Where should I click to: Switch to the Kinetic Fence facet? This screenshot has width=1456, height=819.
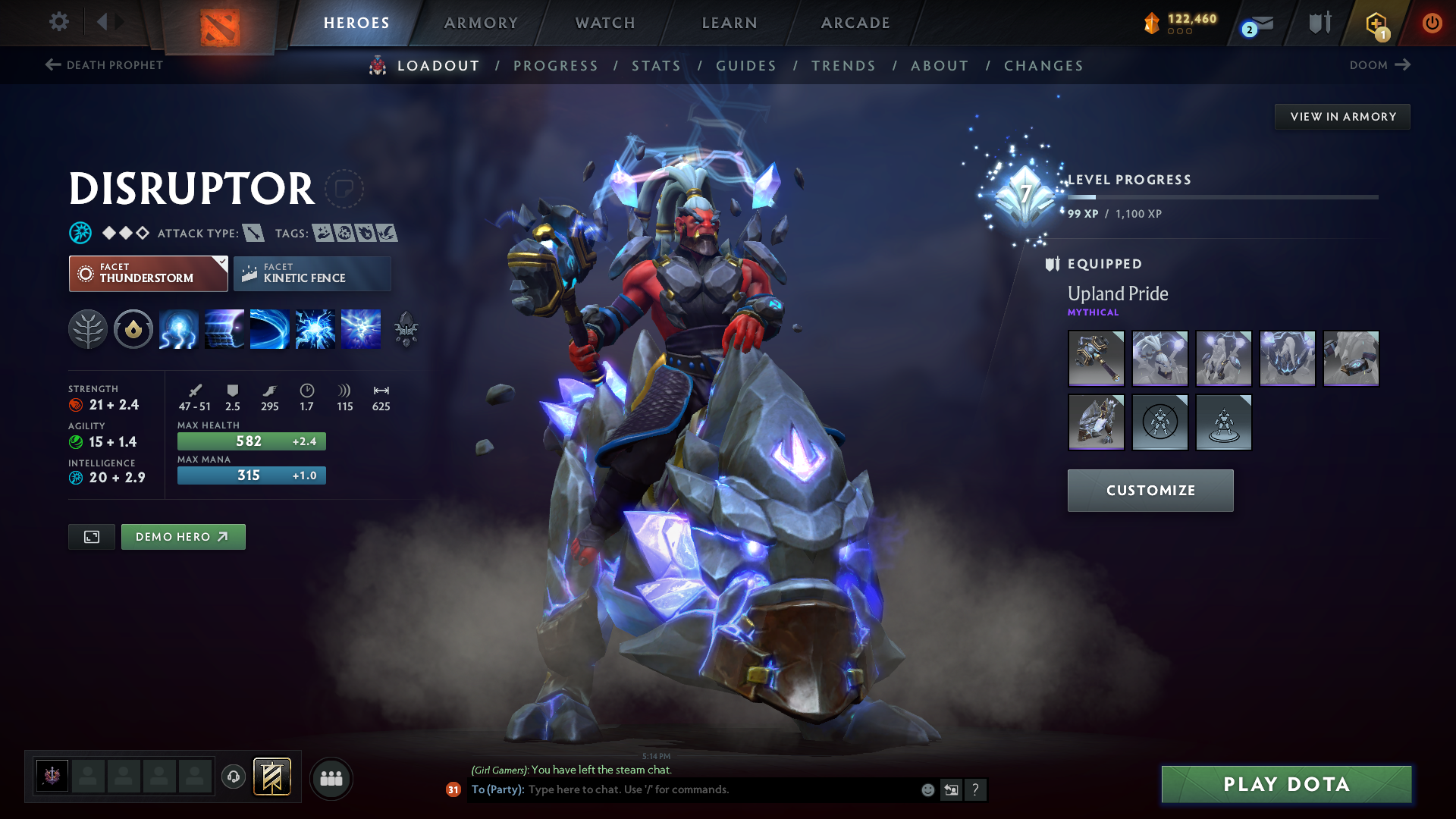pos(312,273)
